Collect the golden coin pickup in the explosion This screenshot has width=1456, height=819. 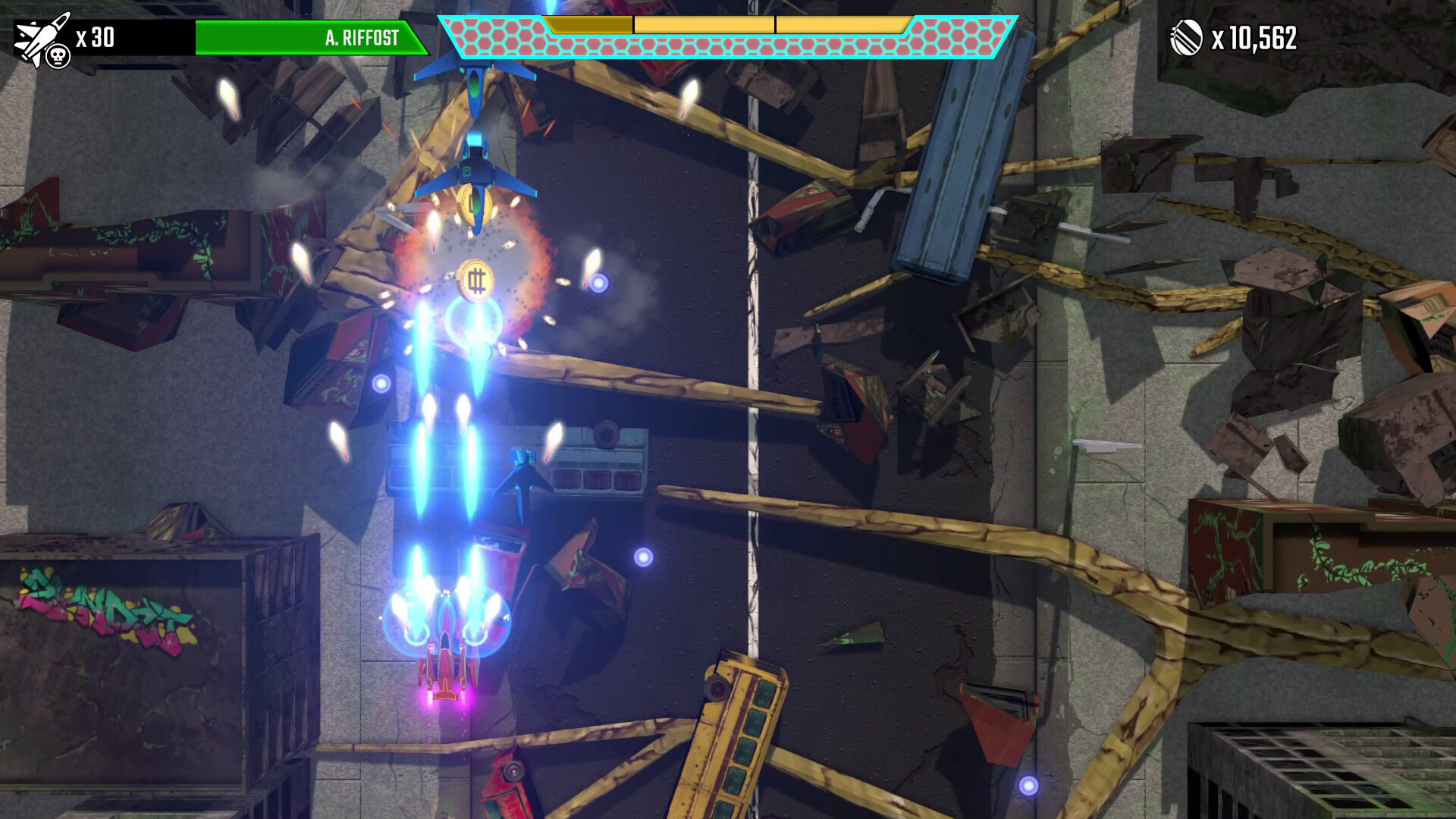pos(475,281)
